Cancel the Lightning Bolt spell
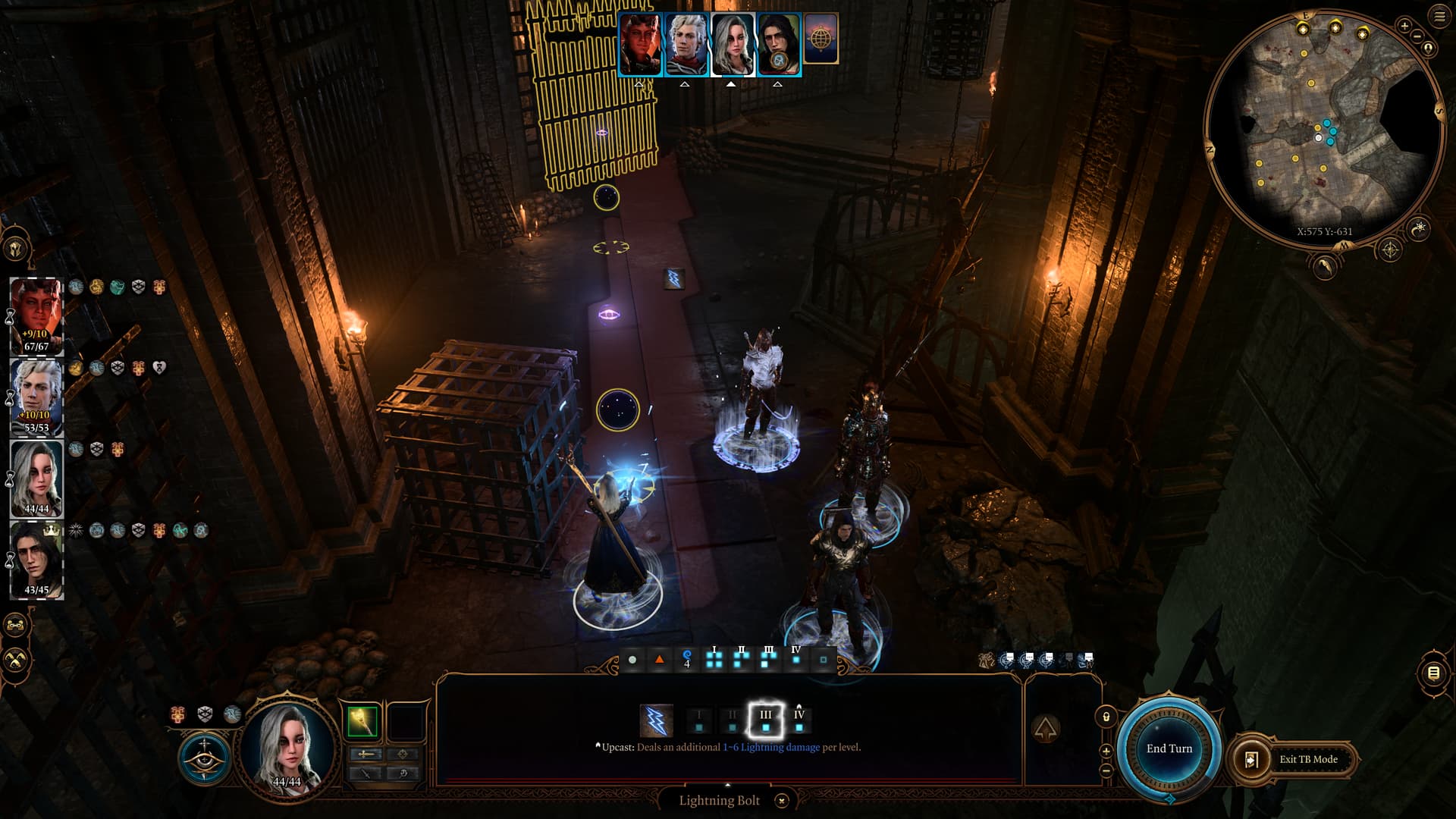The width and height of the screenshot is (1456, 819). click(x=782, y=801)
